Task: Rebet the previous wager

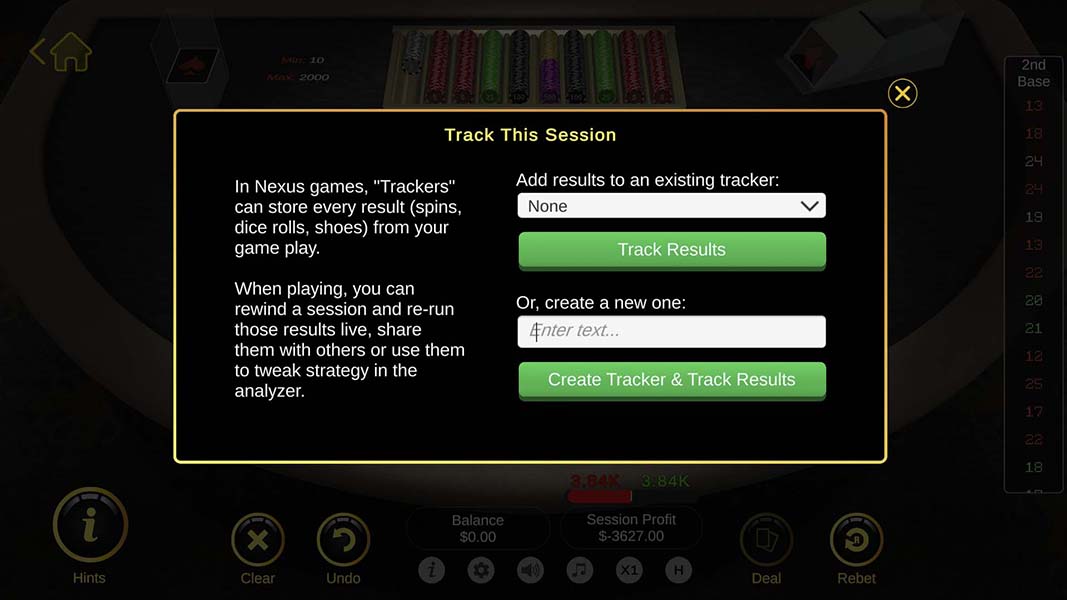Action: pos(856,541)
